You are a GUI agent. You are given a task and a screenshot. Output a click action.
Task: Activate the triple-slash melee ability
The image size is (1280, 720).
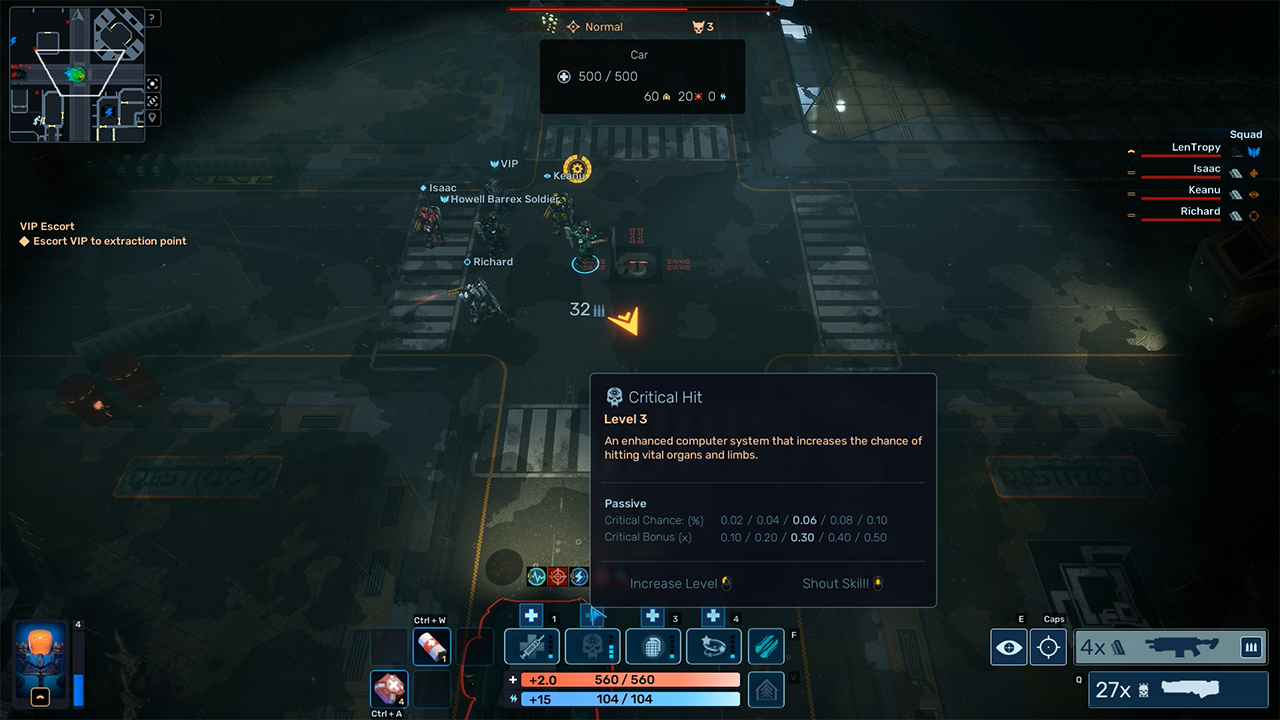pyautogui.click(x=766, y=647)
